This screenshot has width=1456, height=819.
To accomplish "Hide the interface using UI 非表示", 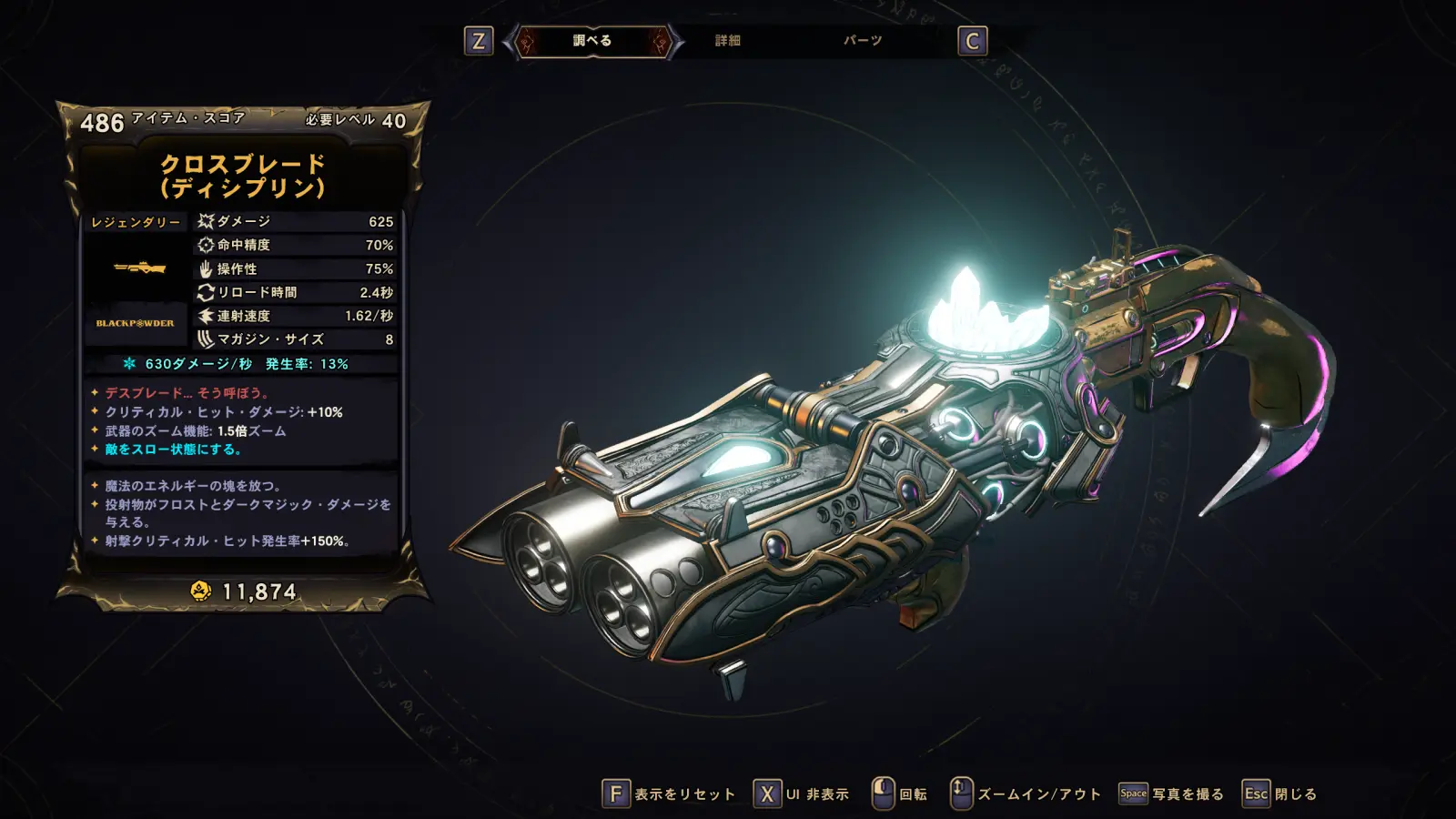I will click(802, 794).
